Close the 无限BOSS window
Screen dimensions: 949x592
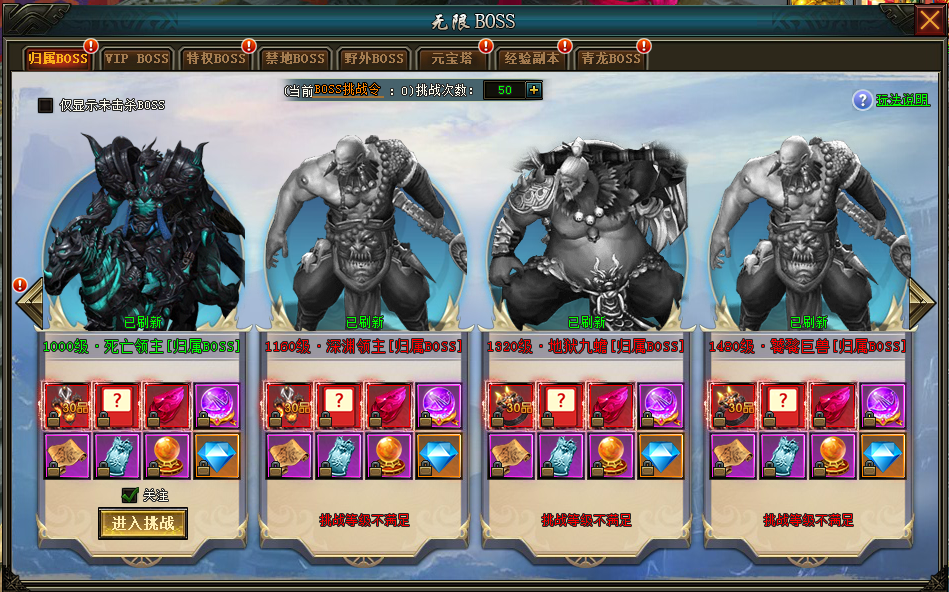(x=929, y=20)
